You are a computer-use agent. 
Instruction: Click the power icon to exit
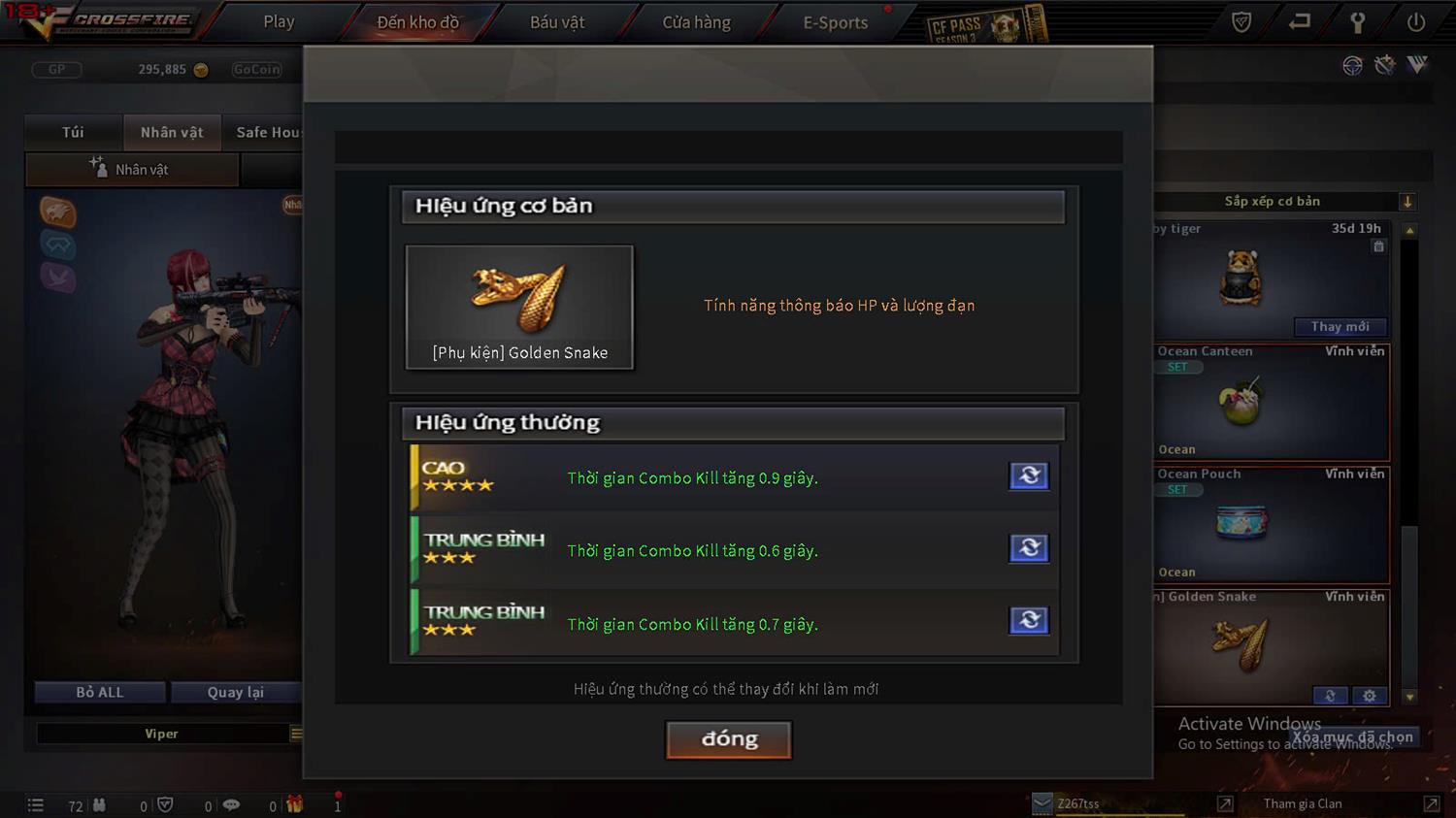pyautogui.click(x=1416, y=21)
